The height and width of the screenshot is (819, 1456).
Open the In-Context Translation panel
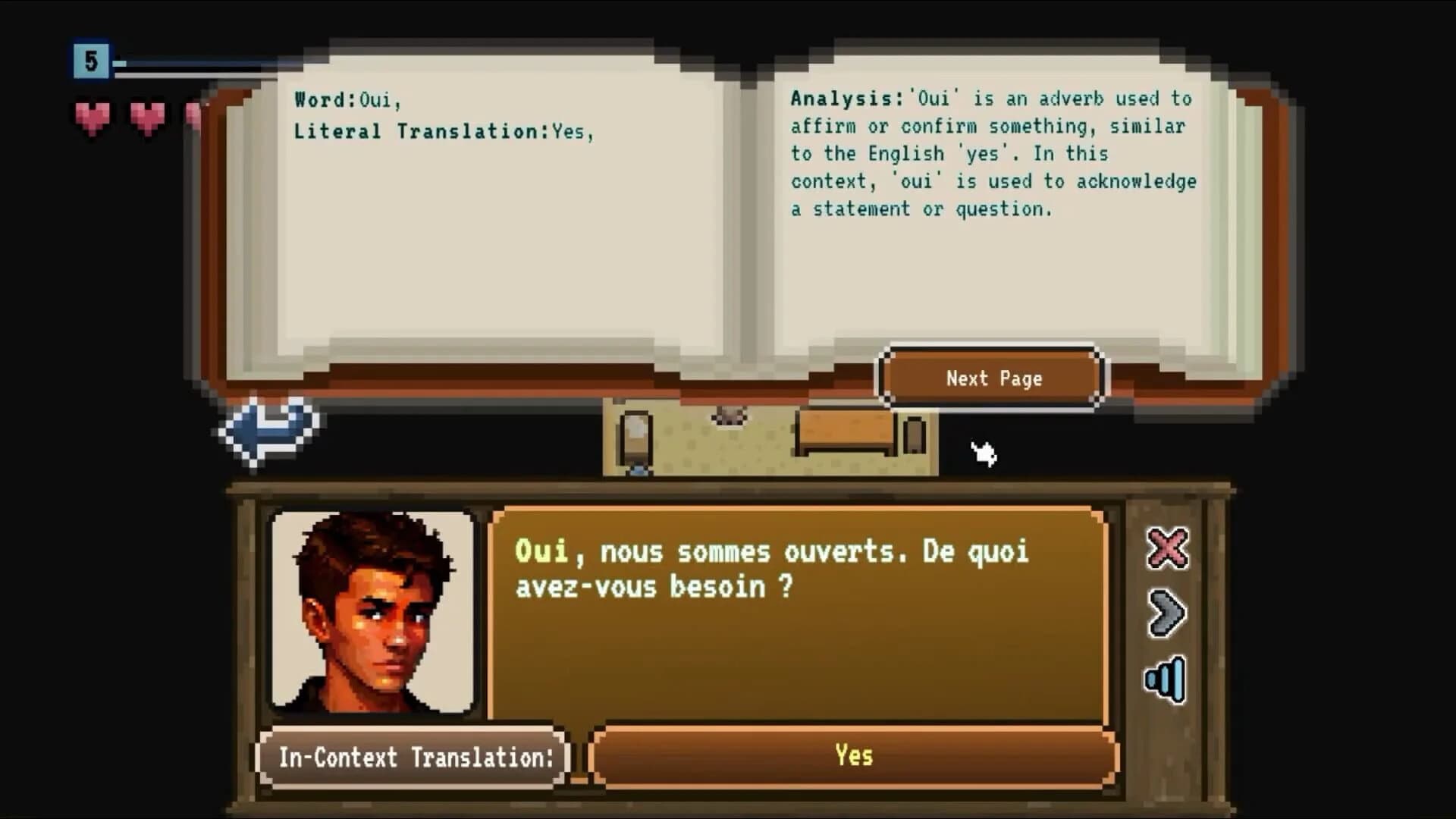coord(413,755)
